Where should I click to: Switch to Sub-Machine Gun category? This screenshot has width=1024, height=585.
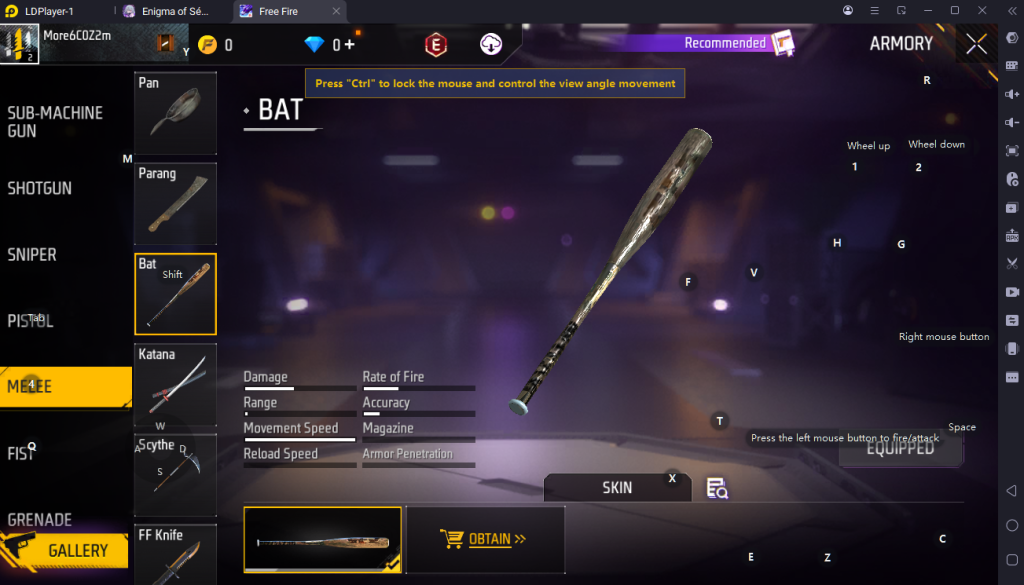(x=55, y=121)
